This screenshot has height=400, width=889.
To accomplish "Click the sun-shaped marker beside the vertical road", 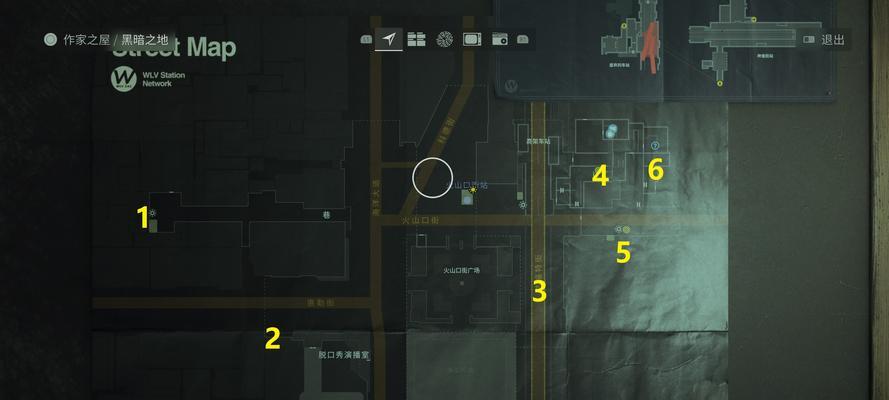I will click(523, 204).
